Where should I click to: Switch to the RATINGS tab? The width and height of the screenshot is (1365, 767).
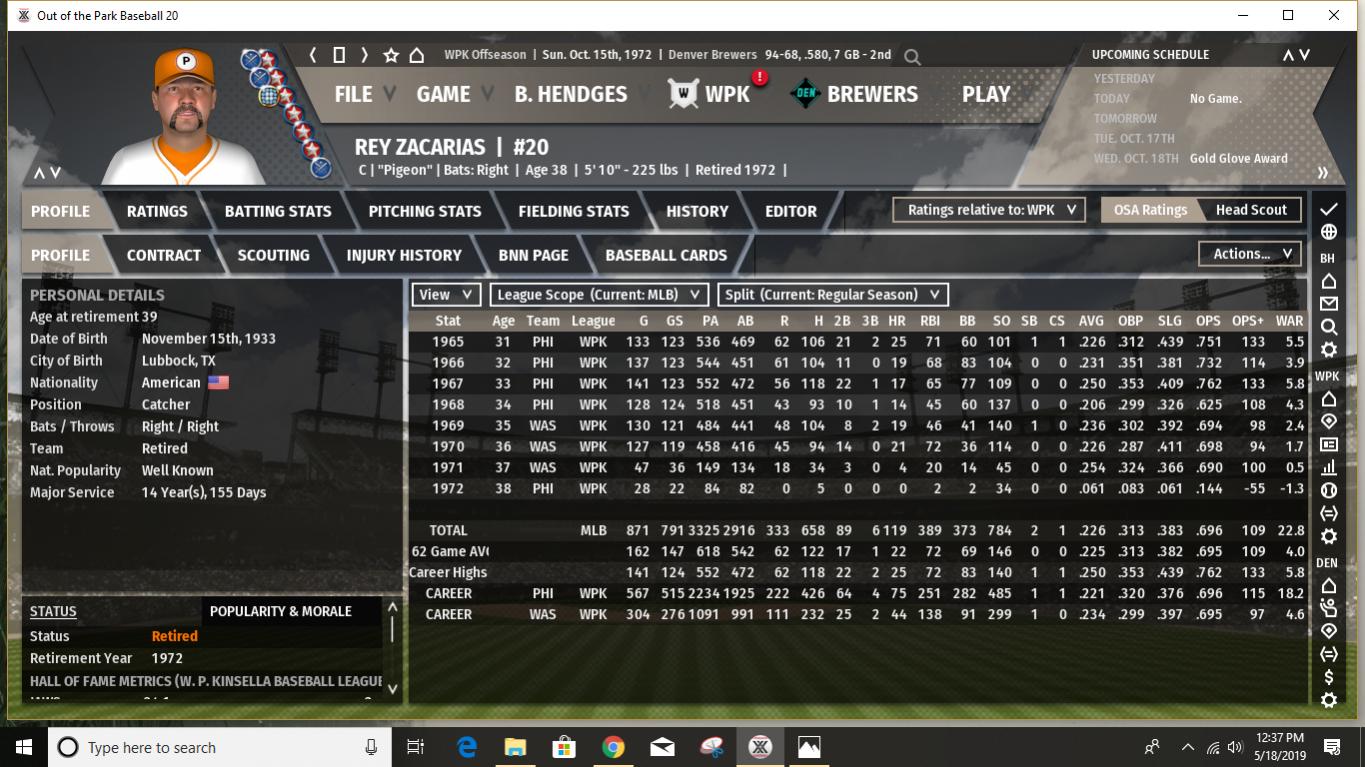tap(157, 211)
